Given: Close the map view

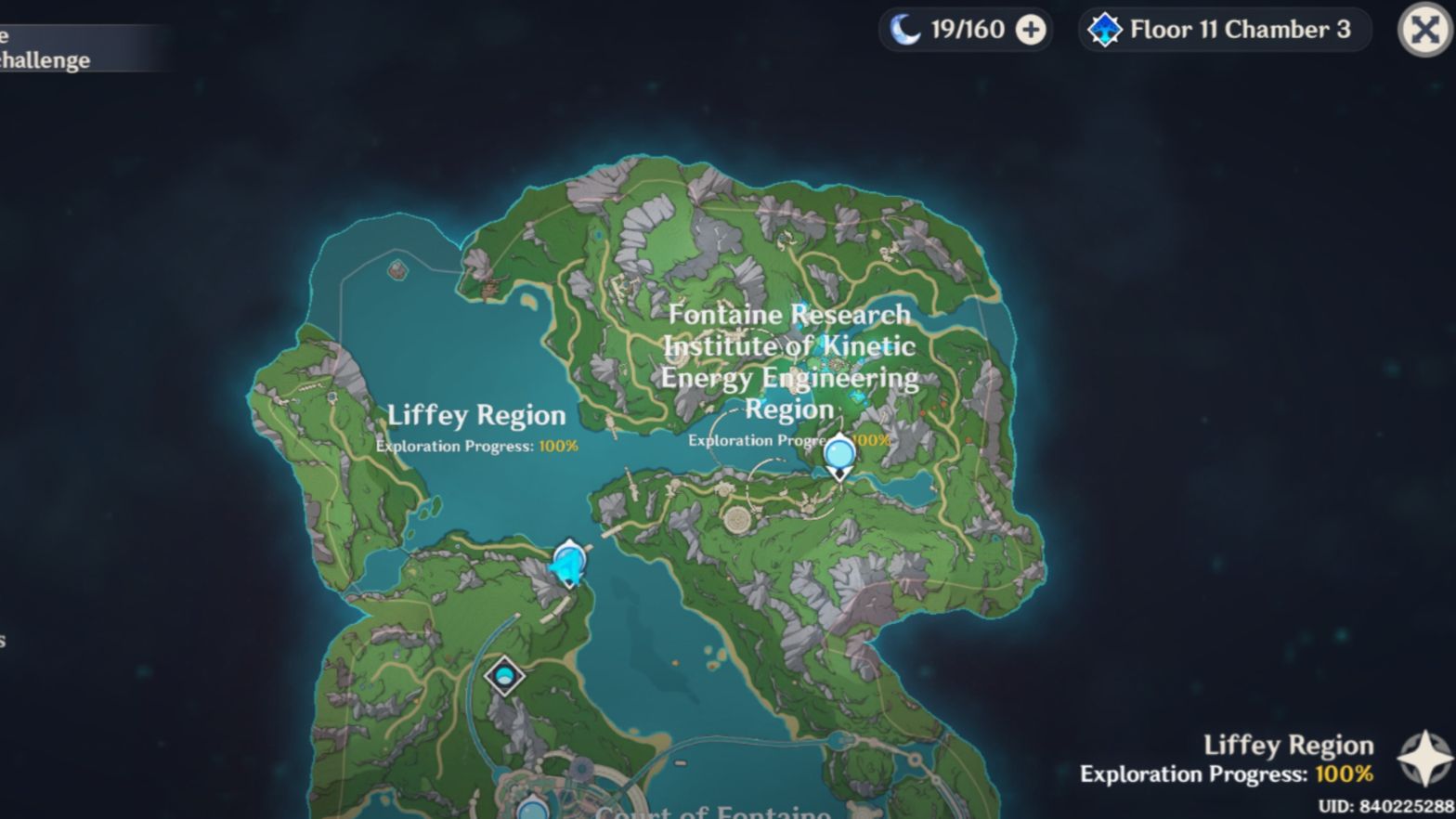Looking at the screenshot, I should pyautogui.click(x=1423, y=28).
